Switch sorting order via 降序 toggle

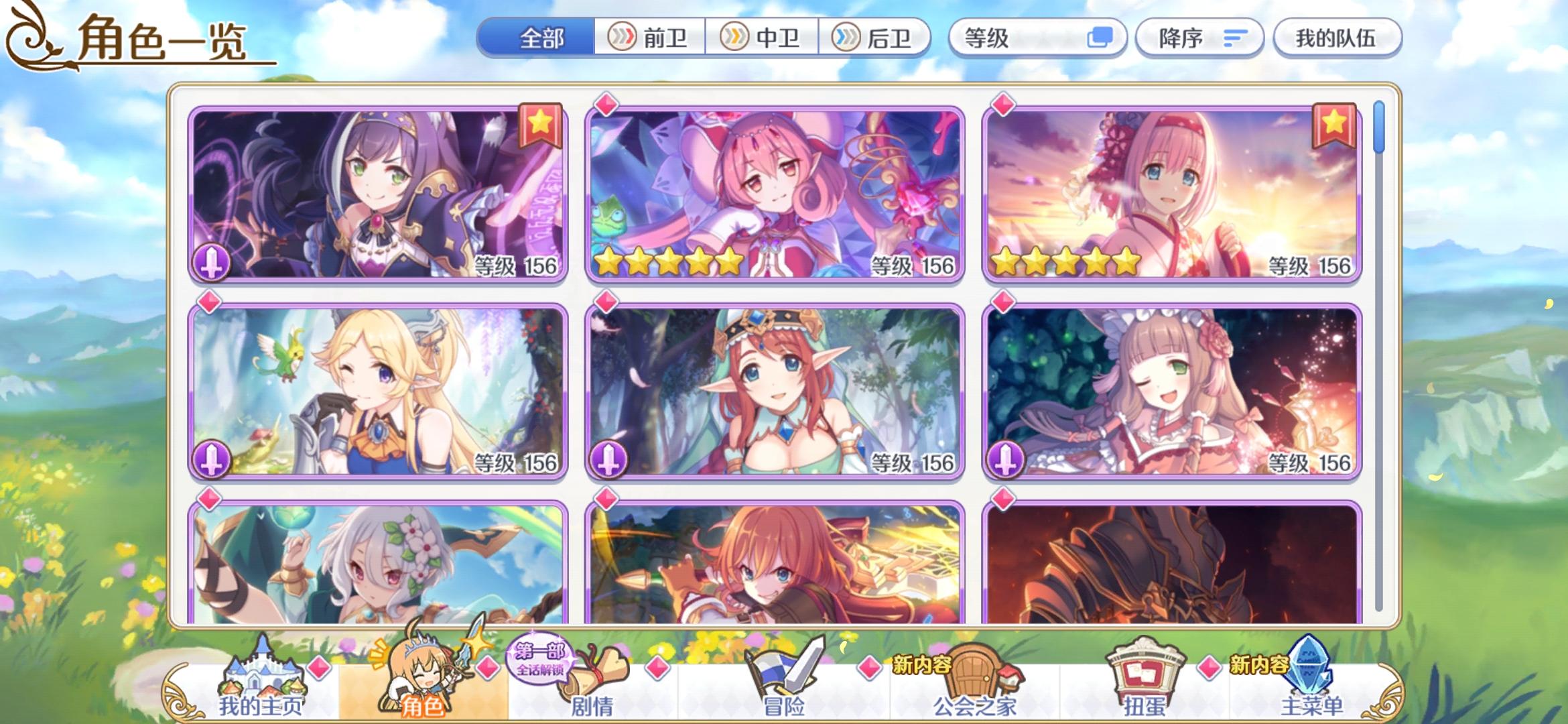[x=1199, y=38]
